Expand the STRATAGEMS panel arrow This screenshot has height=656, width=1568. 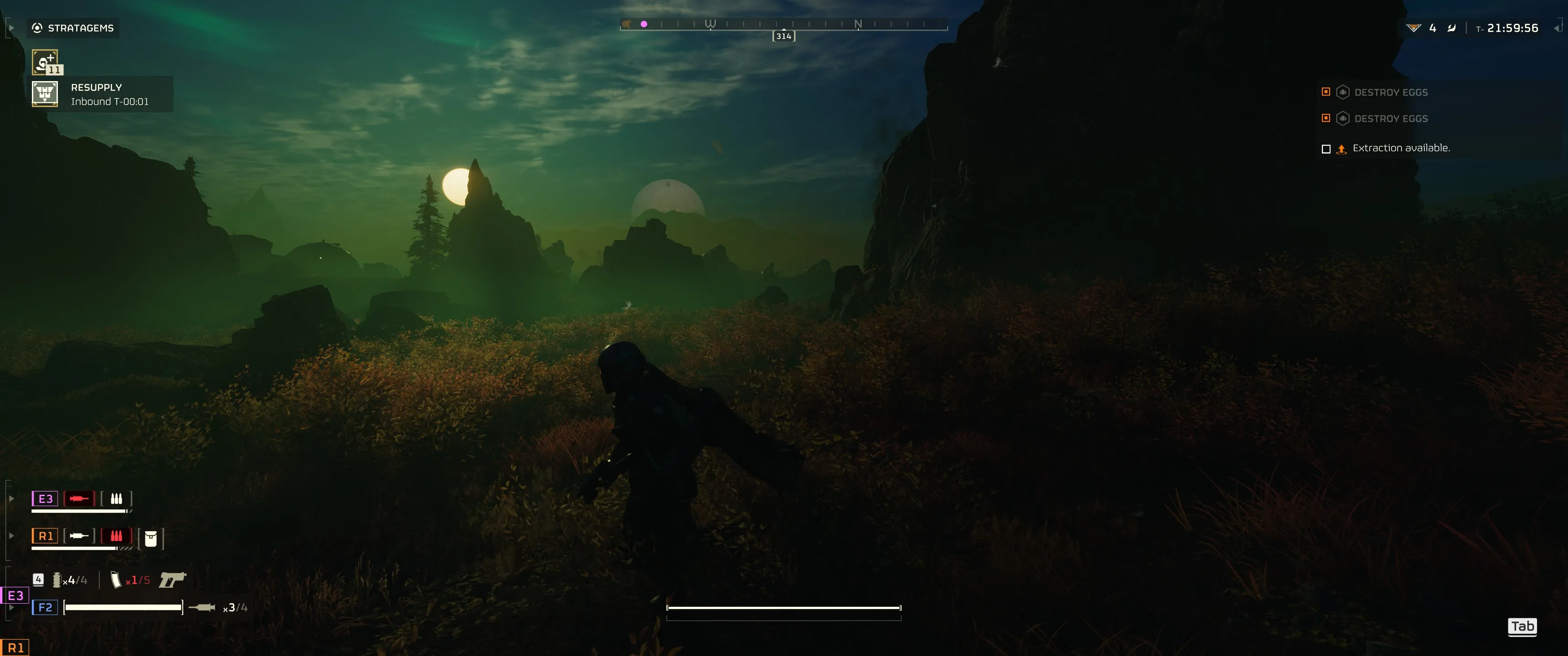click(10, 27)
